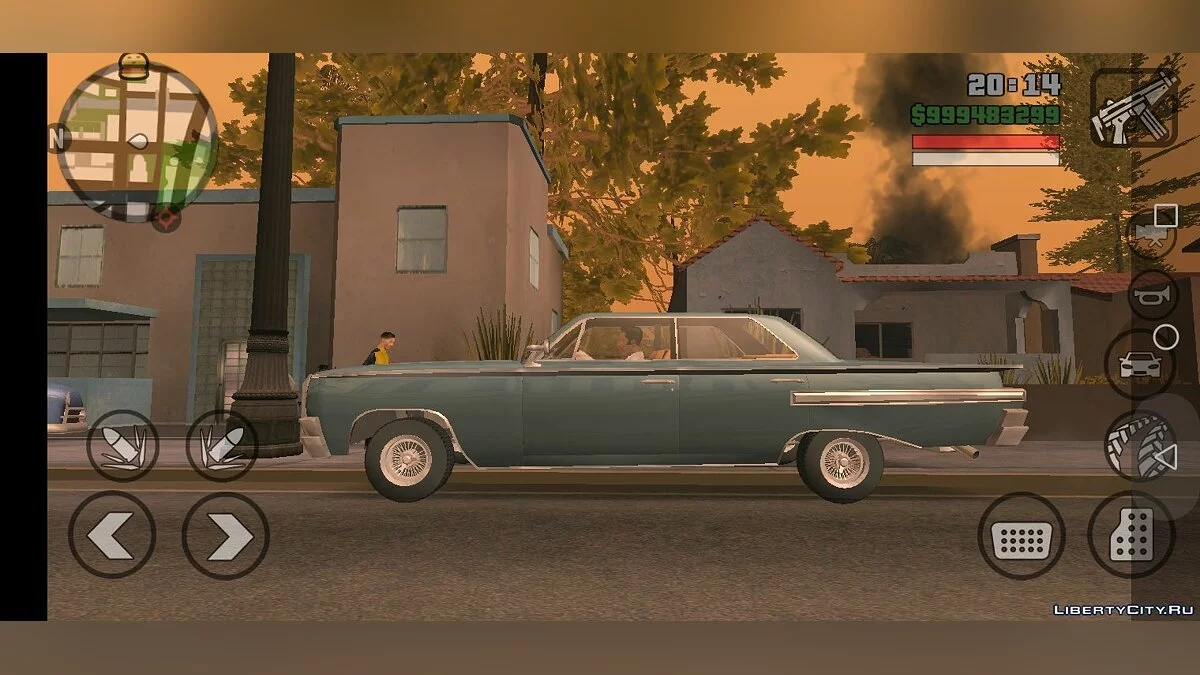Steer right with the right arrow button
This screenshot has height=675, width=1200.
coord(225,535)
